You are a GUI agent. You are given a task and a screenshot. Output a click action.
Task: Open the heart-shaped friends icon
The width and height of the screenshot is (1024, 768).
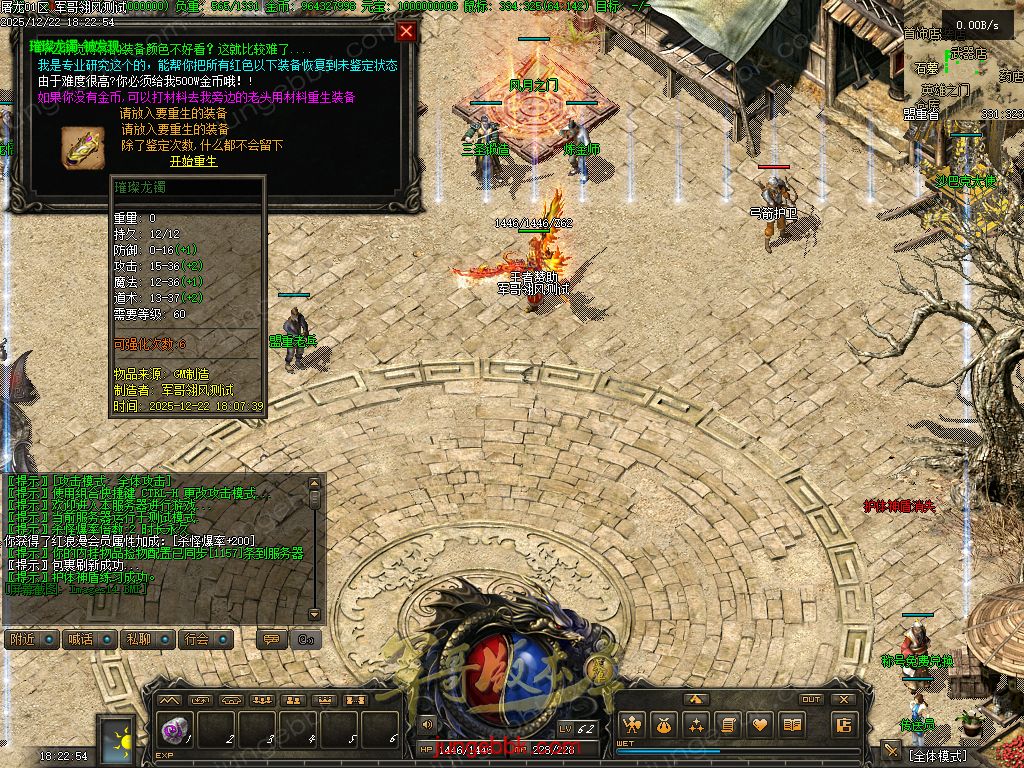761,725
